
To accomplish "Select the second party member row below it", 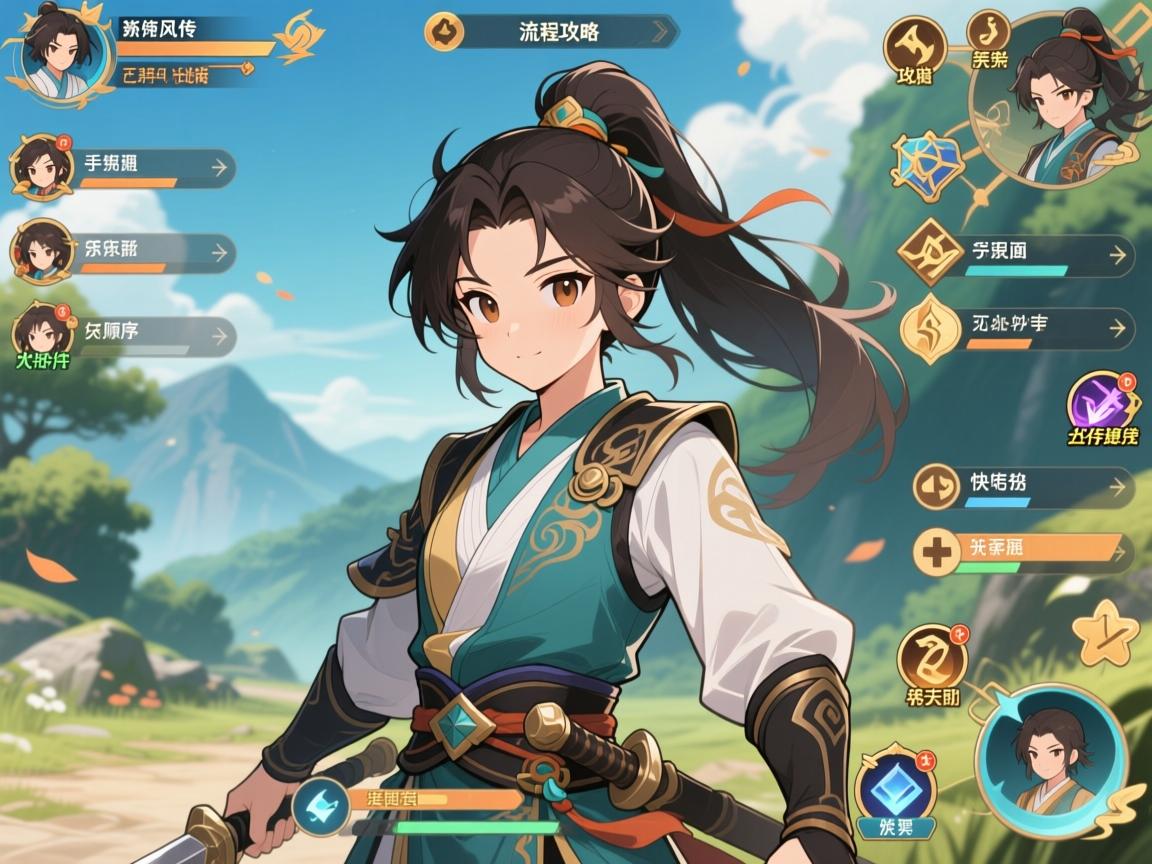I will pyautogui.click(x=125, y=252).
